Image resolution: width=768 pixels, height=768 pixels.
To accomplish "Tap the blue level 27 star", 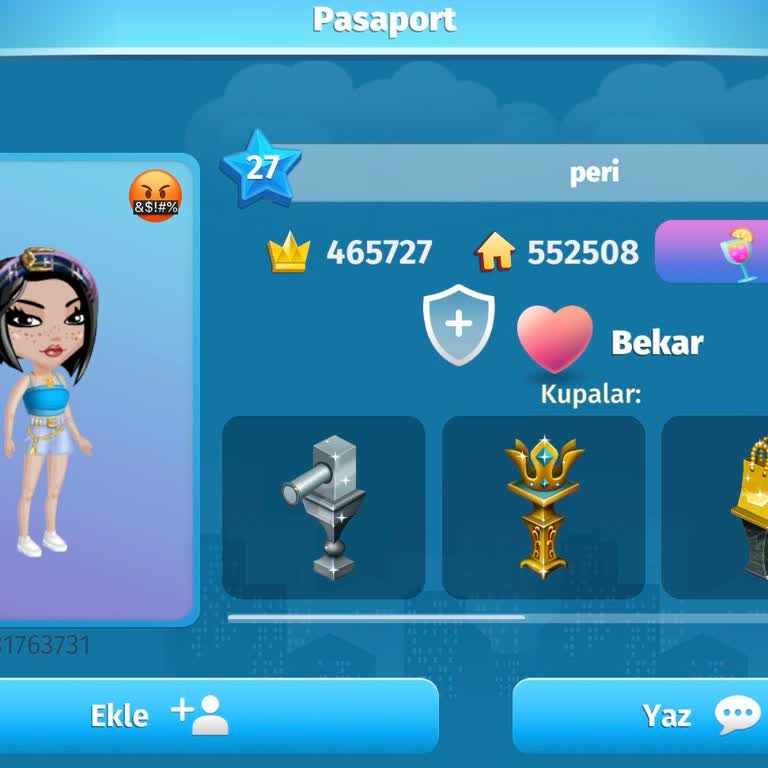I will (x=261, y=167).
